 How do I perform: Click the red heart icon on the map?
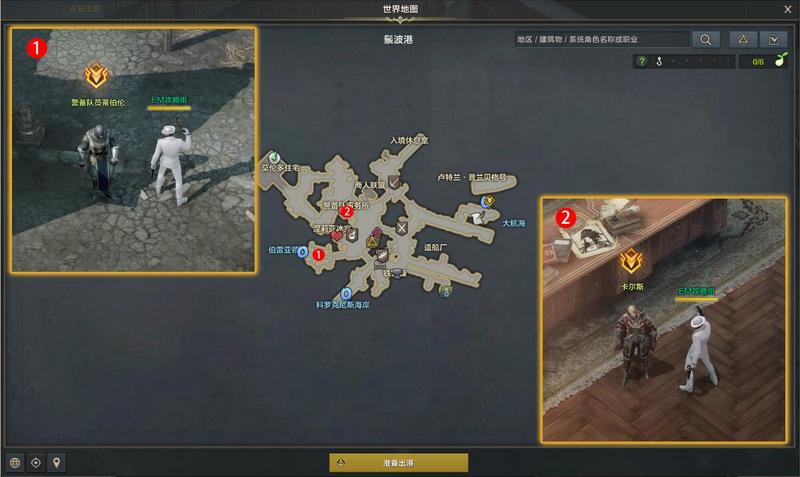click(x=337, y=238)
